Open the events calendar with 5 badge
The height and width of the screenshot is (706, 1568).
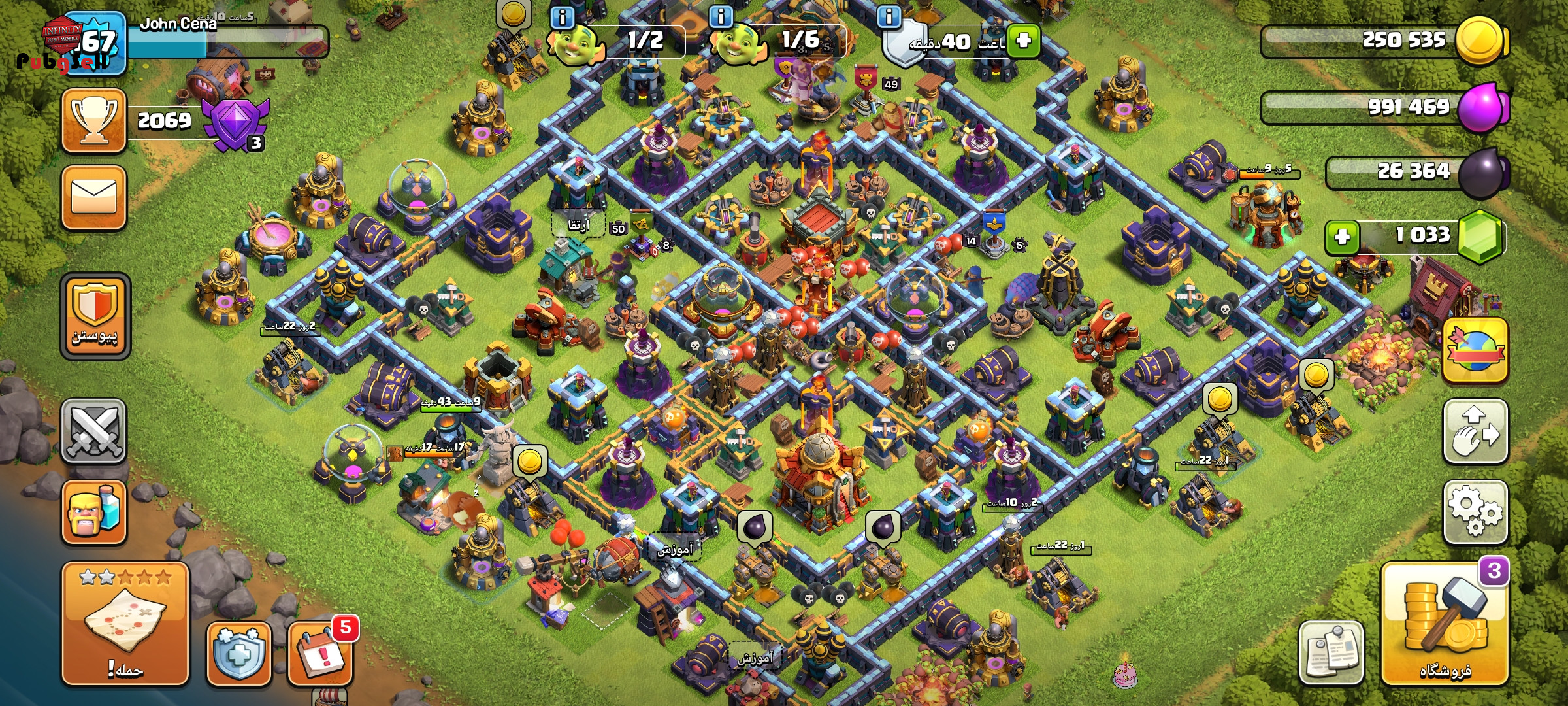[x=320, y=654]
